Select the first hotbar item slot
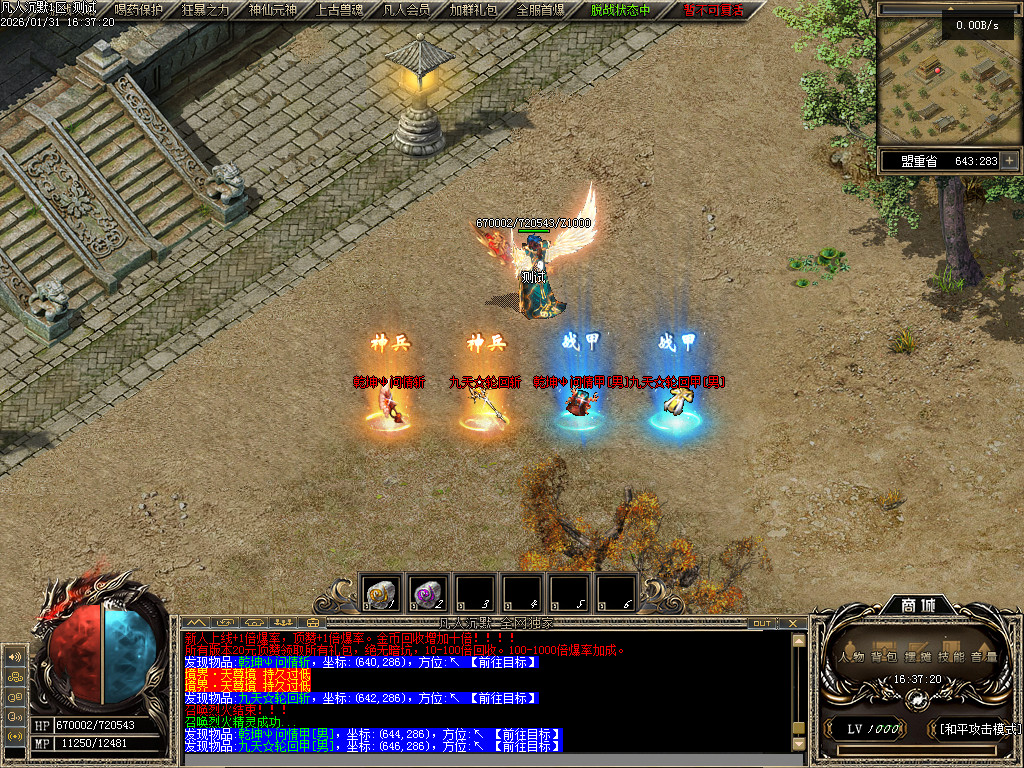 [x=381, y=592]
